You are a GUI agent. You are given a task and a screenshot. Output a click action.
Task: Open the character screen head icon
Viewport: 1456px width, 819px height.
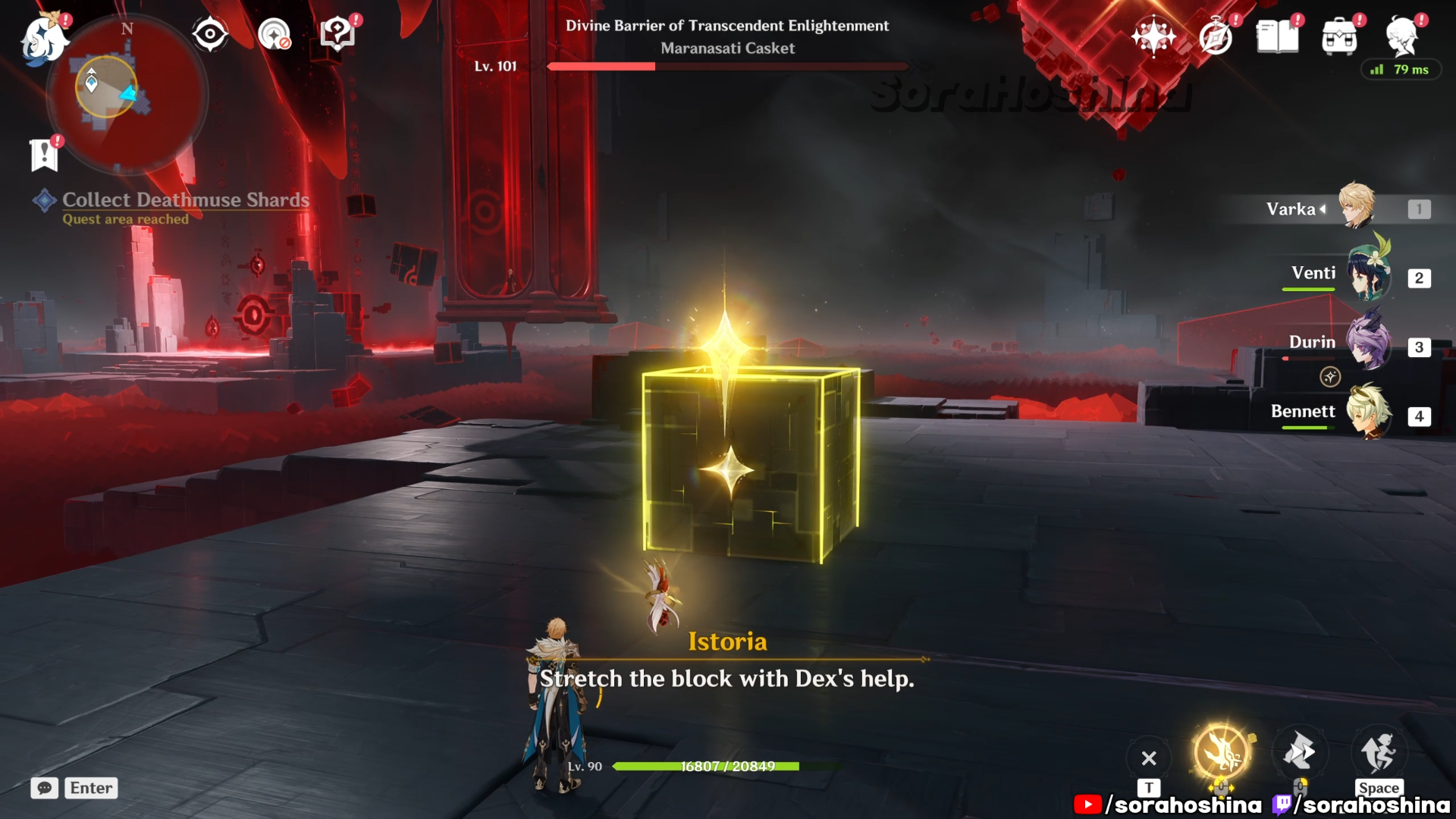point(1401,36)
